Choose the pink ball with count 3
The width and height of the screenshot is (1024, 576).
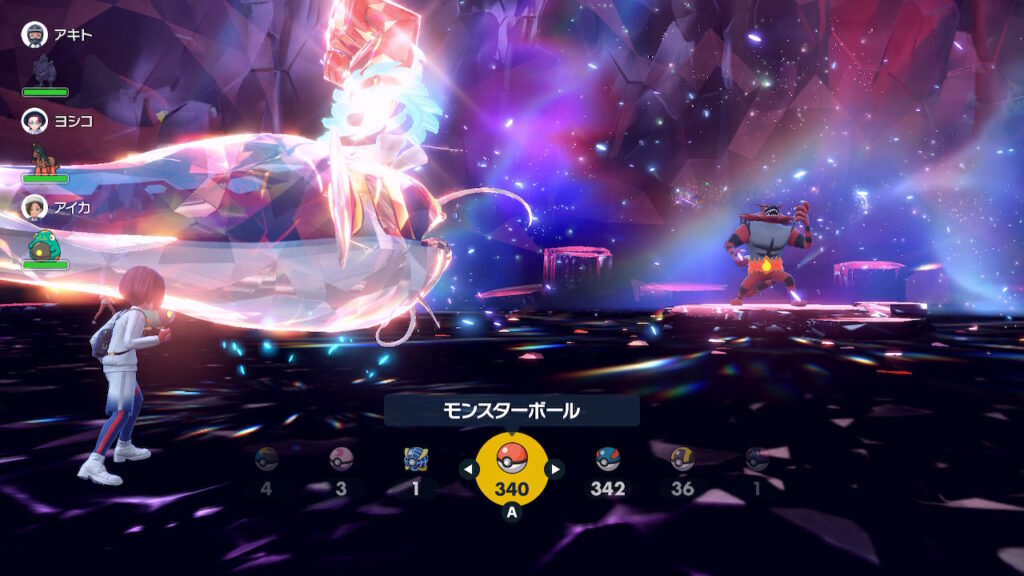341,459
